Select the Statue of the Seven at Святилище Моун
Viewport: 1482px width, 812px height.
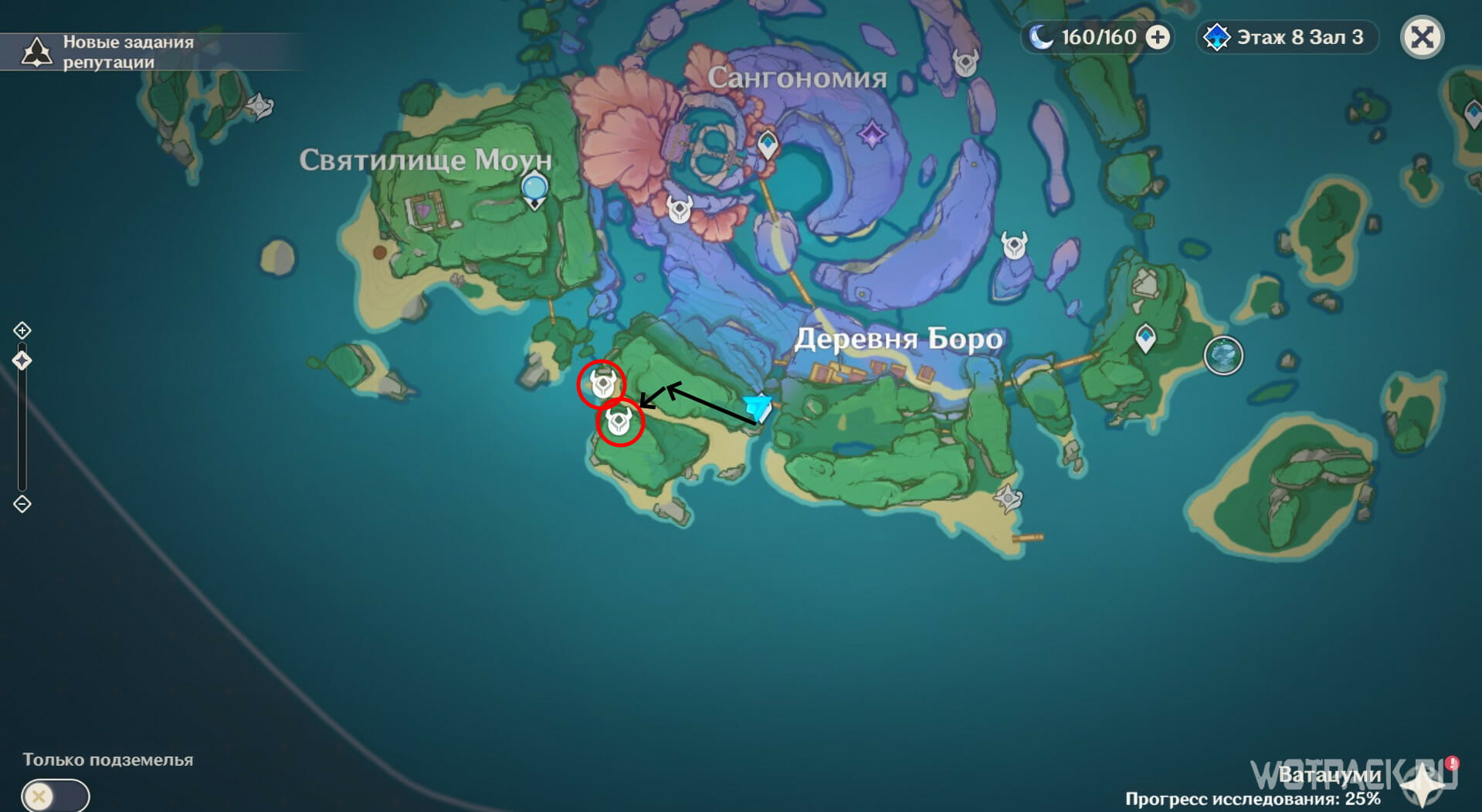(x=534, y=190)
